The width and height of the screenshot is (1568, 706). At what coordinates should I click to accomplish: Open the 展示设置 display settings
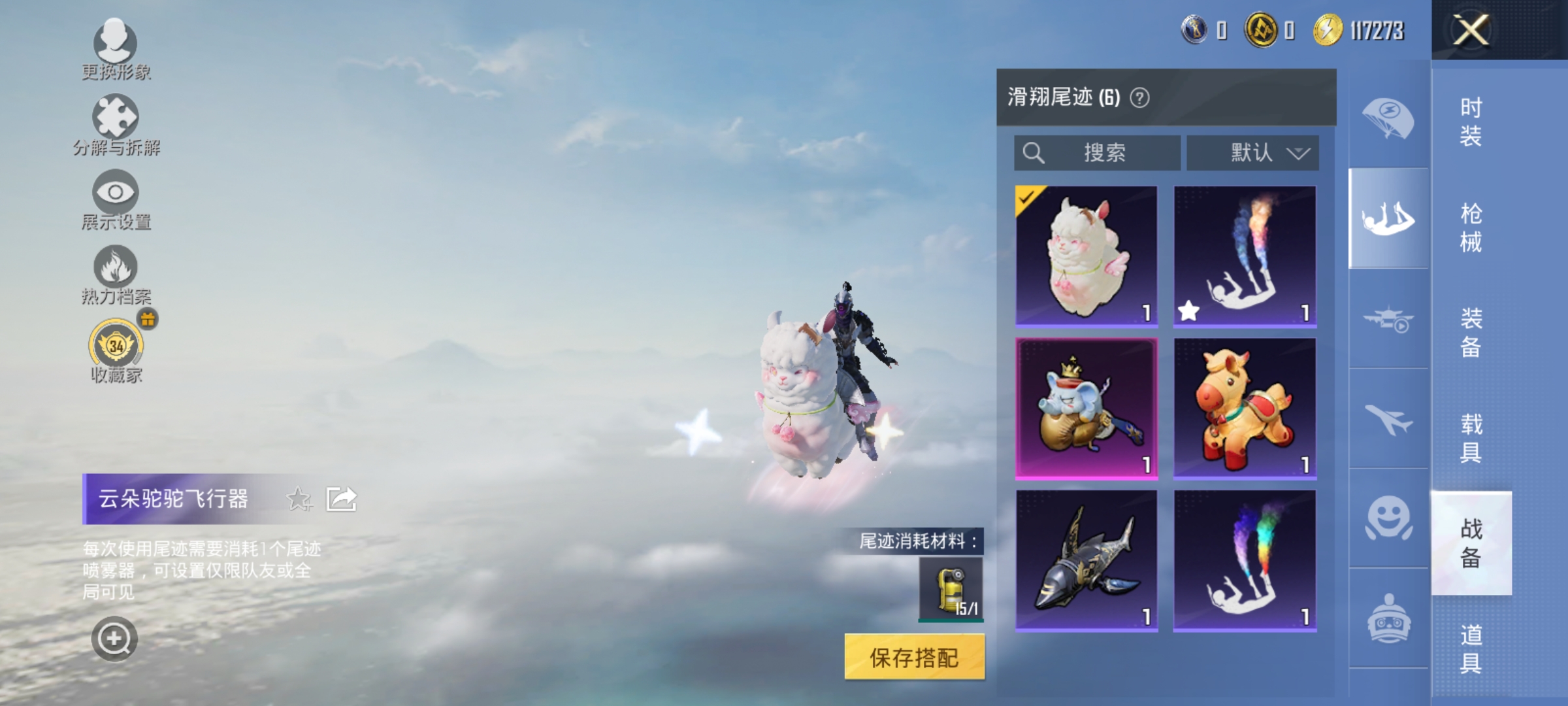[116, 199]
